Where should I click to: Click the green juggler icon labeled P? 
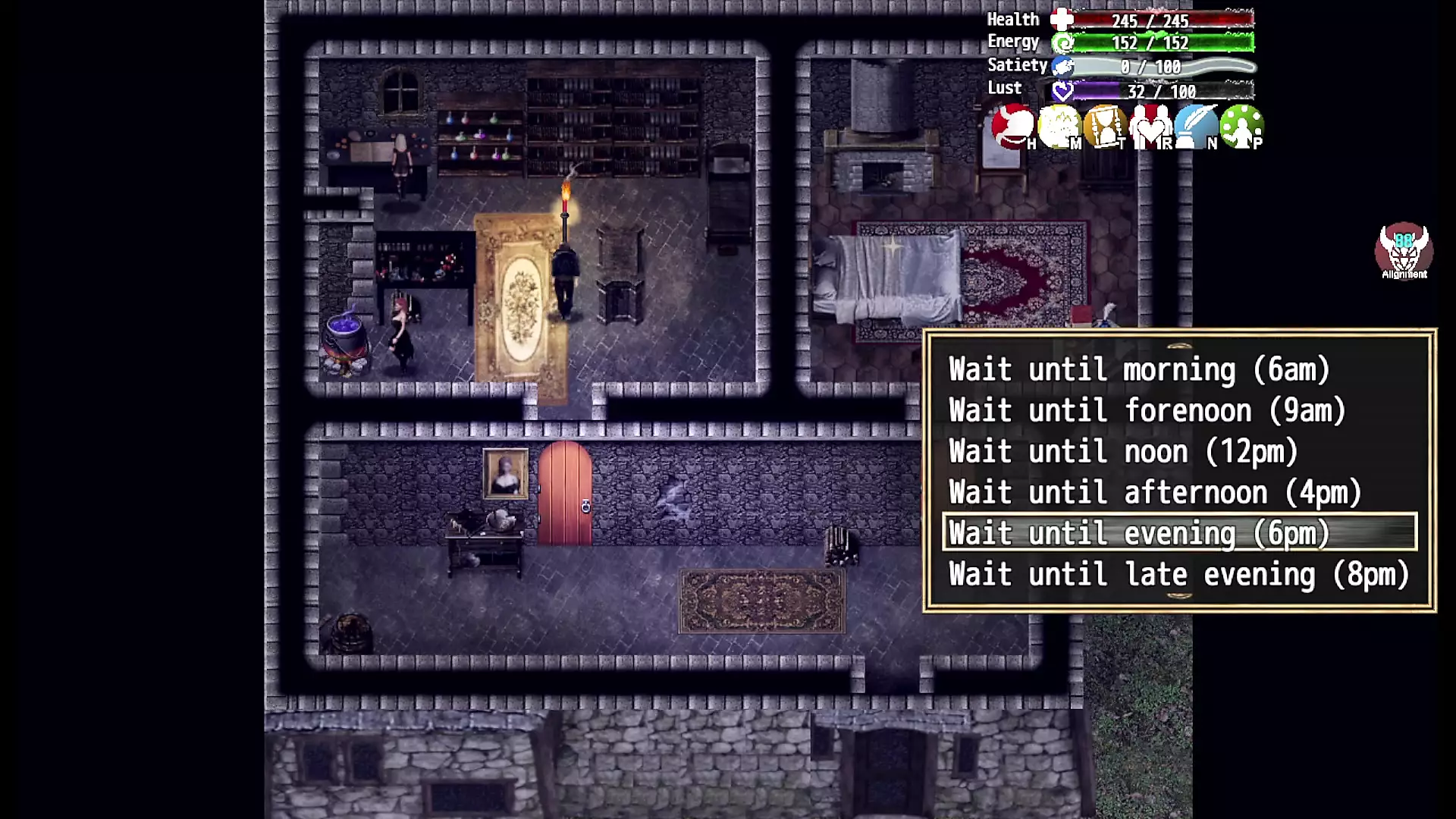point(1241,127)
